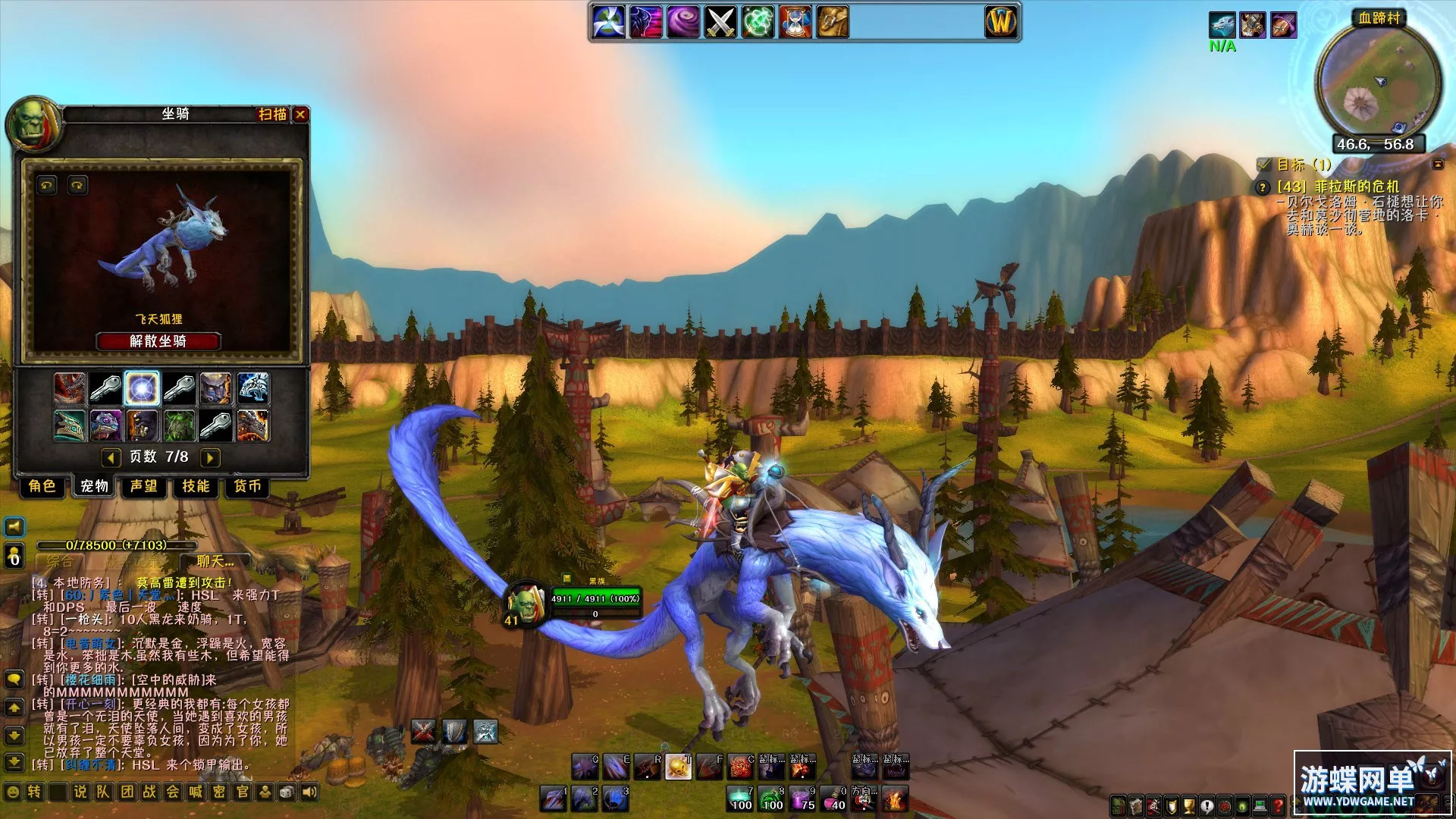The width and height of the screenshot is (1456, 819).
Task: Select the highlighted glowing orb mount icon
Action: click(142, 388)
